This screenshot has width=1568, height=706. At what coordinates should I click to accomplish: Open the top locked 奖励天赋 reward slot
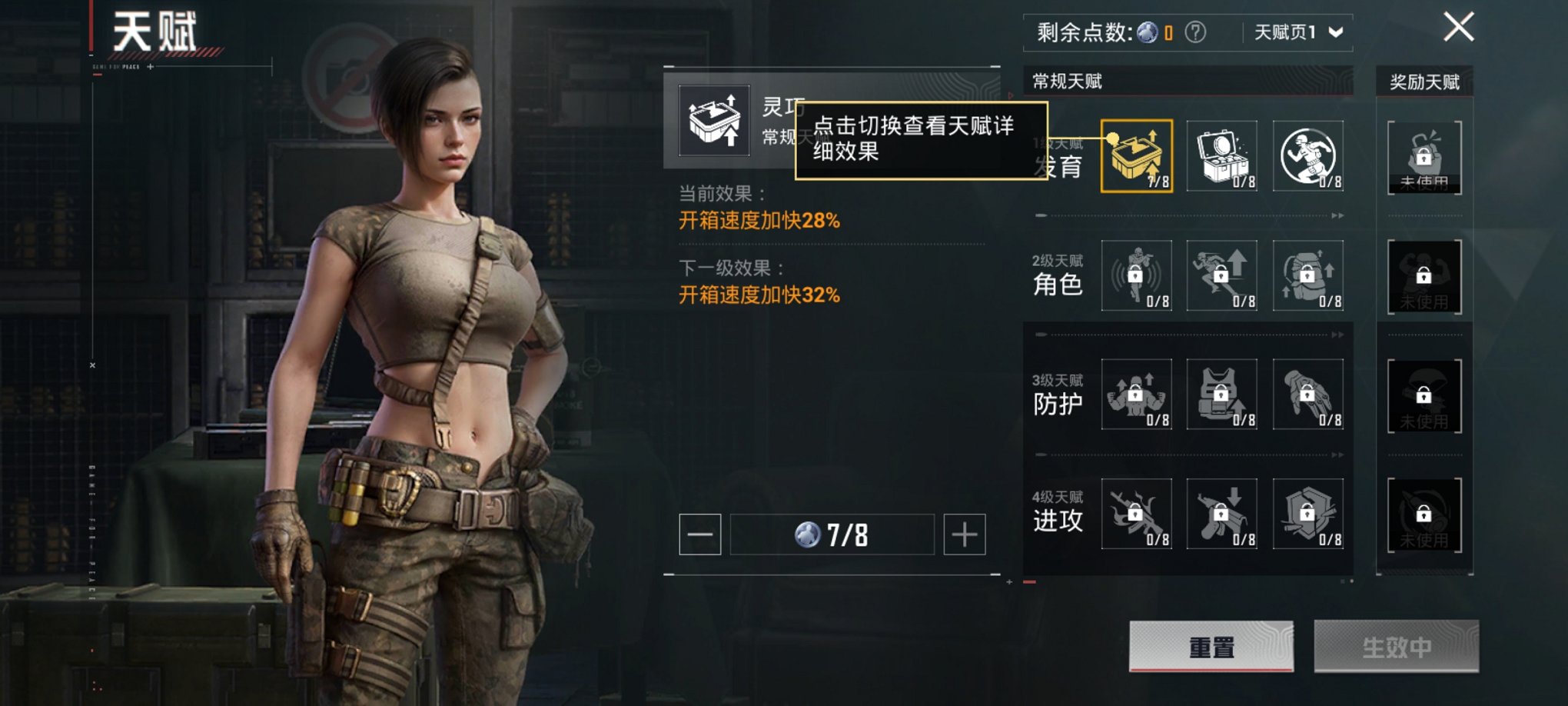point(1424,158)
